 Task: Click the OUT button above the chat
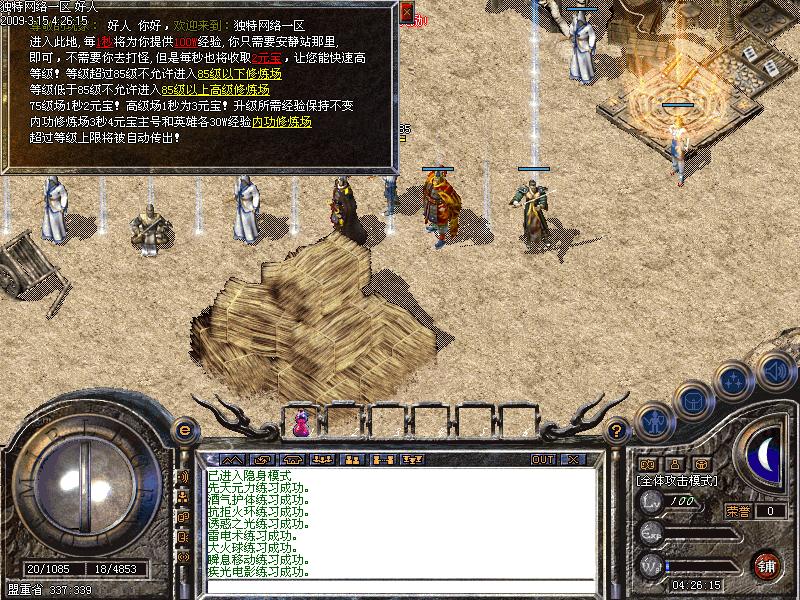coord(543,459)
